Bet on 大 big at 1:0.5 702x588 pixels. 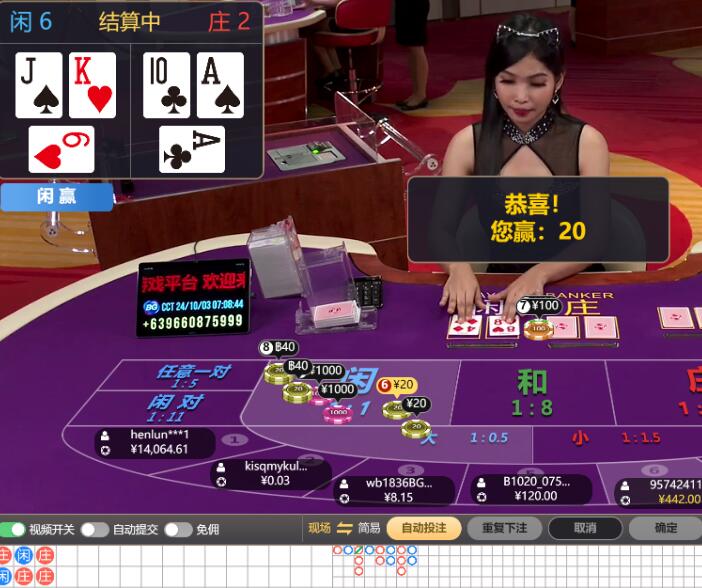[x=468, y=437]
